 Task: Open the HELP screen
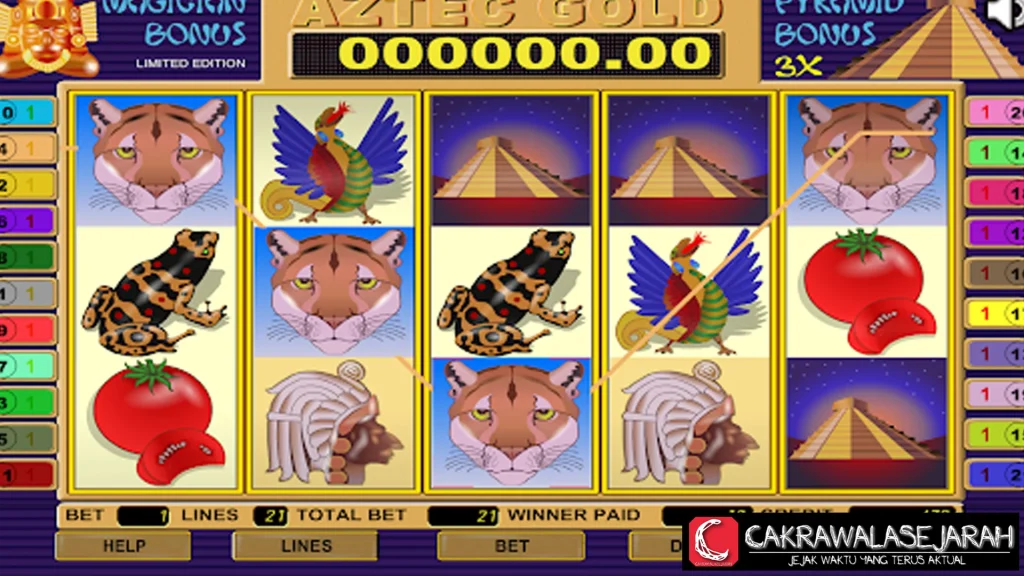[123, 546]
